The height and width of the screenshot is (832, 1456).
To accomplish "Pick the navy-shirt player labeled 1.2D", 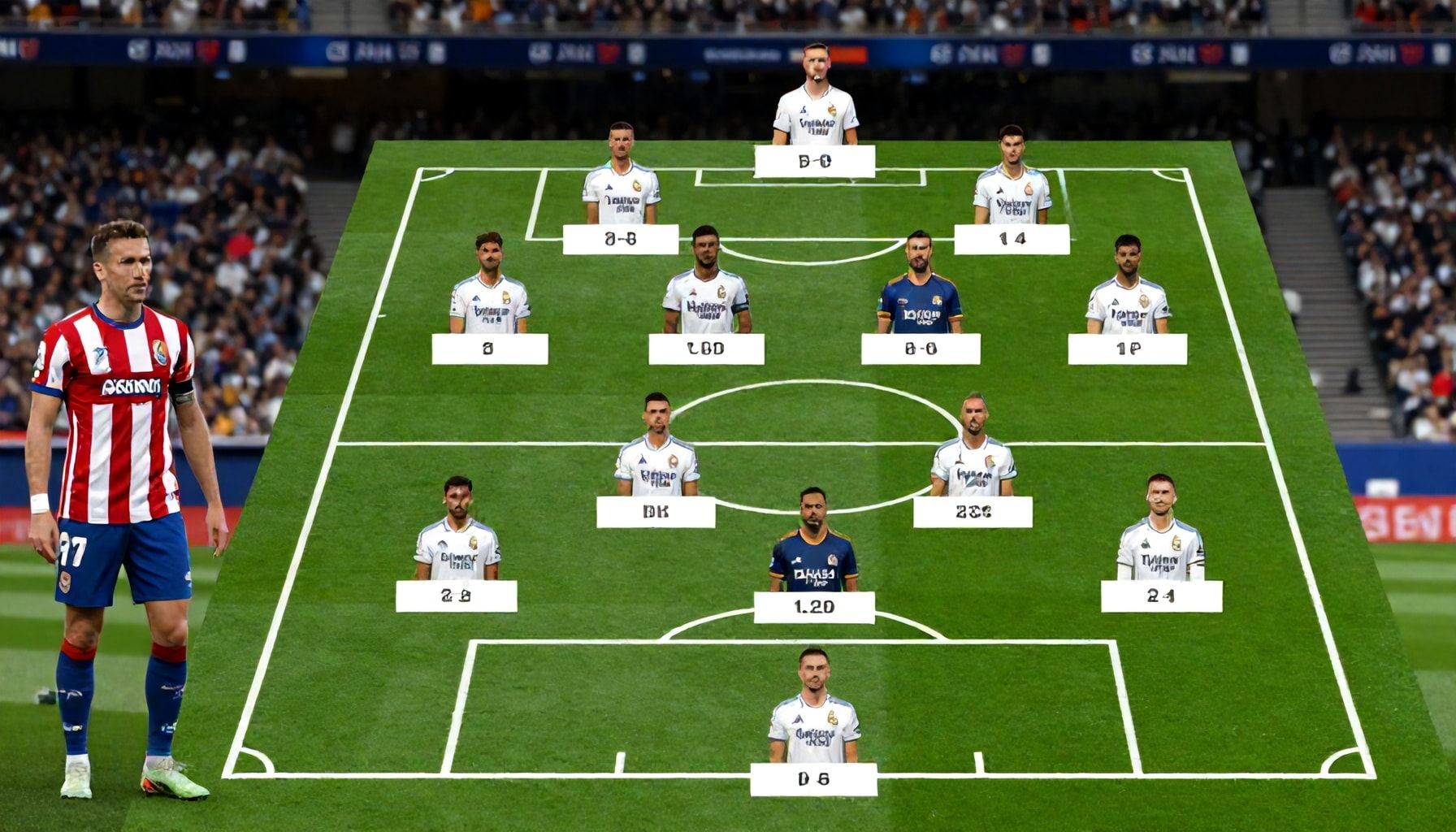I will 813,607.
